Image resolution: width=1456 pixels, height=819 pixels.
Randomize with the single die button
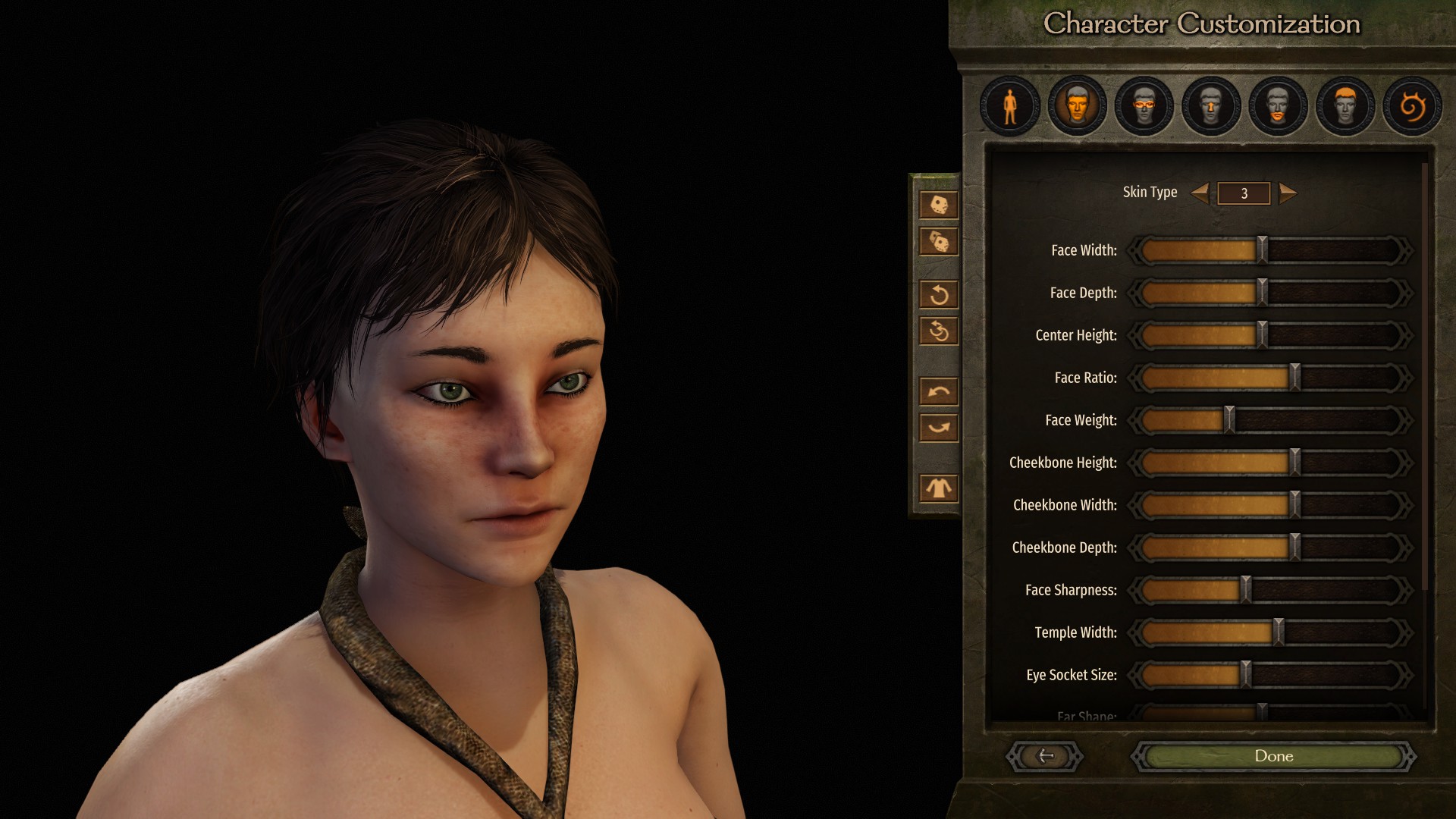pos(939,205)
